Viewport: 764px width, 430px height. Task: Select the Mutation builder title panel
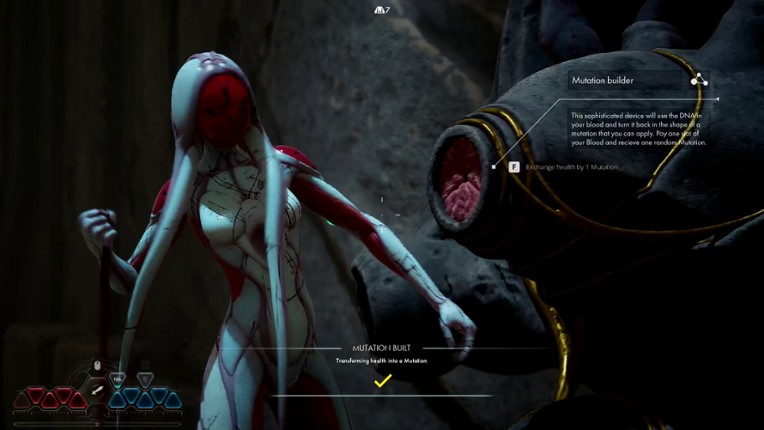tap(625, 80)
